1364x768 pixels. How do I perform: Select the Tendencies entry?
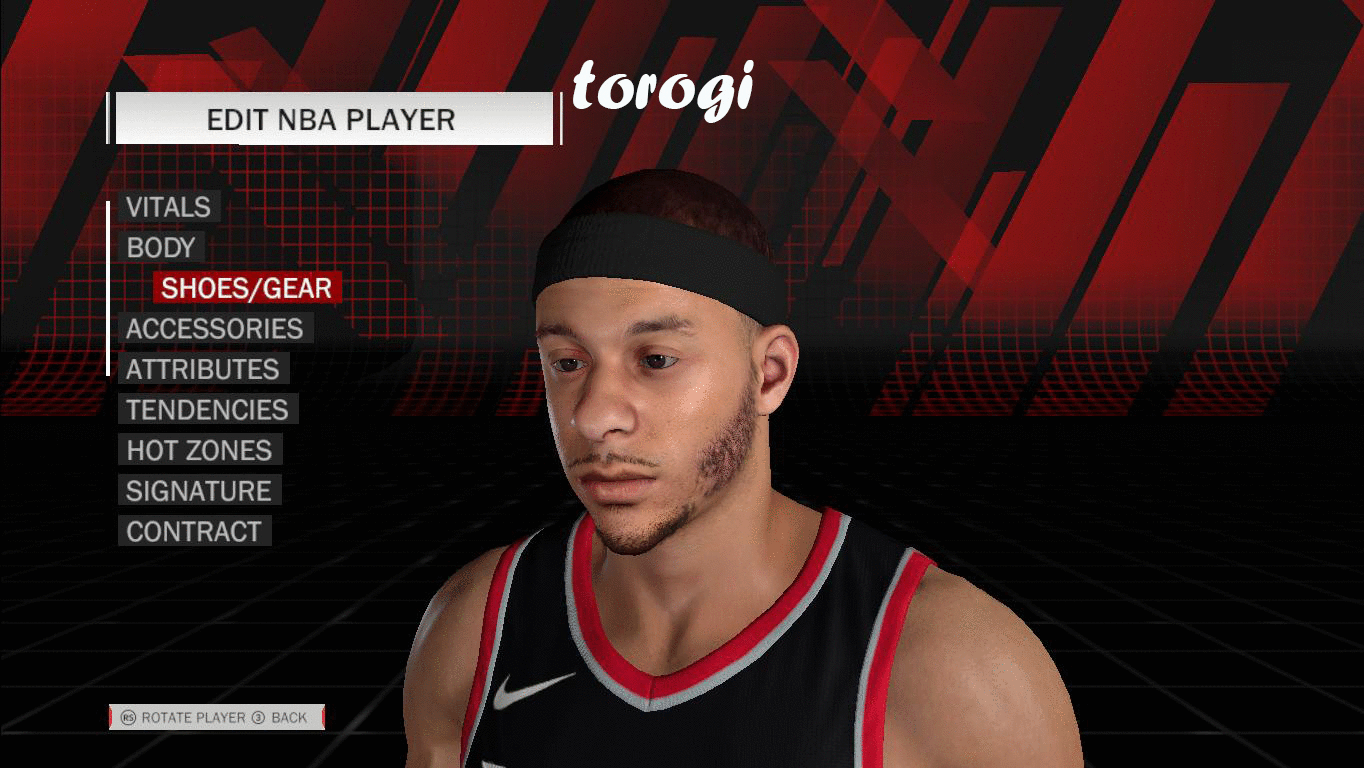point(207,410)
